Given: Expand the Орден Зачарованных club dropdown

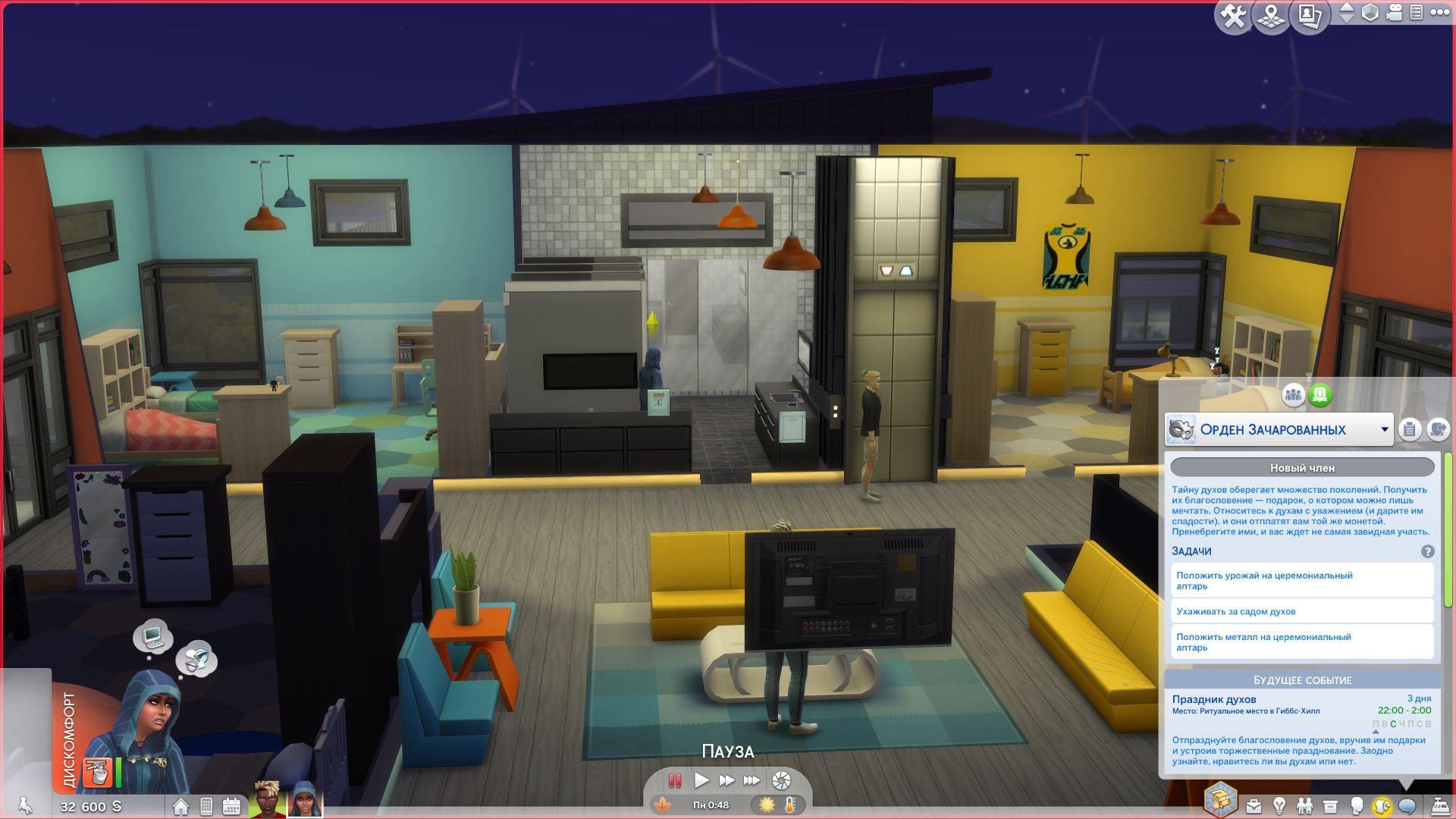Looking at the screenshot, I should coord(1384,430).
